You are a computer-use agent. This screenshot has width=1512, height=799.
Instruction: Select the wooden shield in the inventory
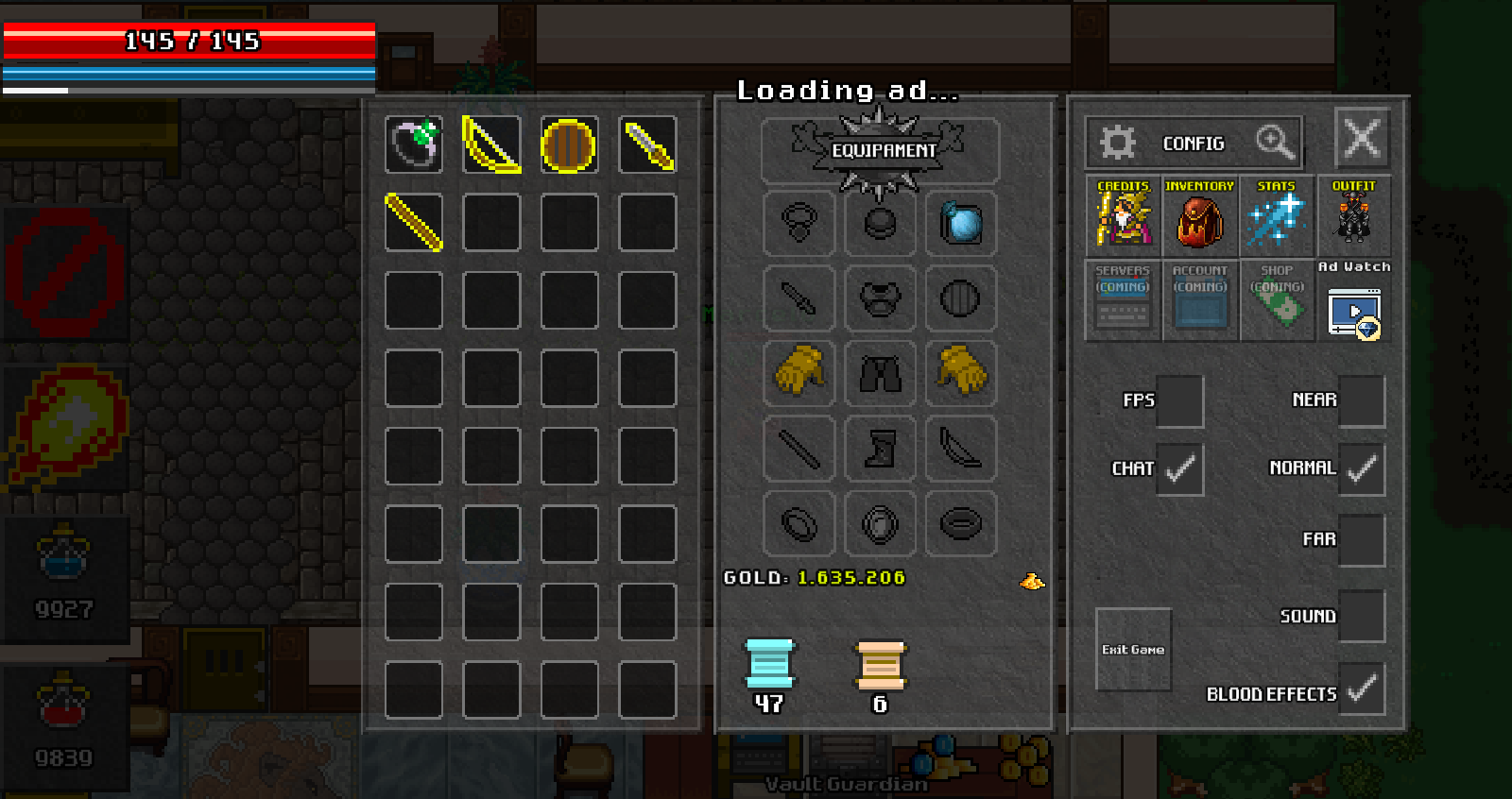[568, 145]
